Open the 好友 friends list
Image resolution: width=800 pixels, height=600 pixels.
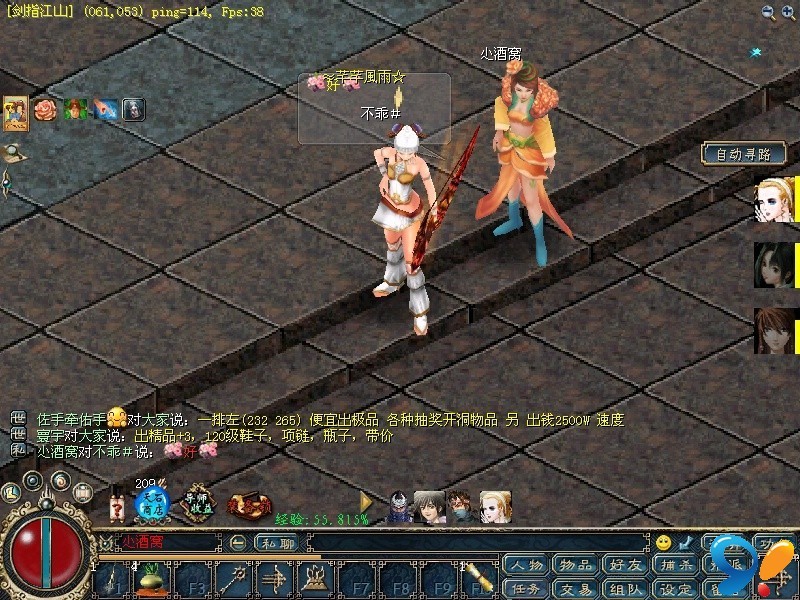(x=626, y=565)
